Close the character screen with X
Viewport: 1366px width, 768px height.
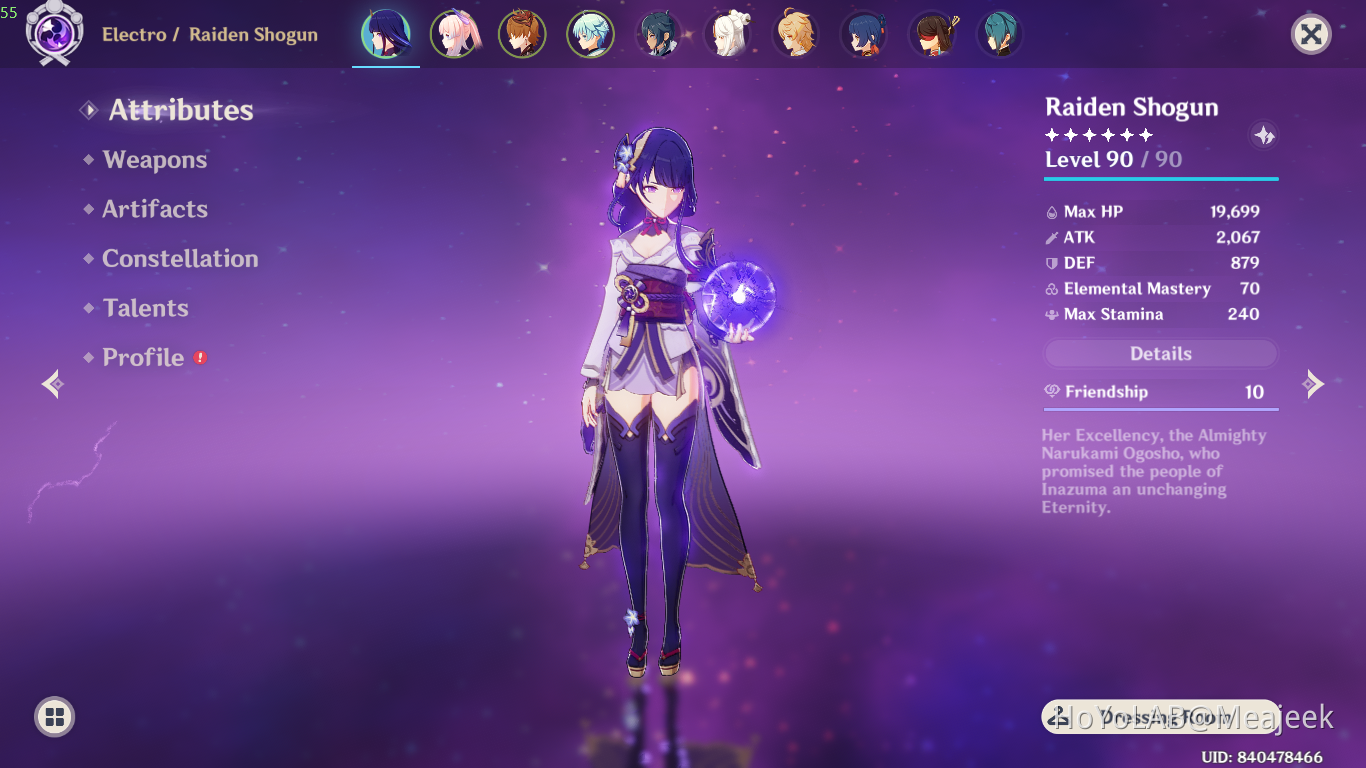pos(1311,35)
